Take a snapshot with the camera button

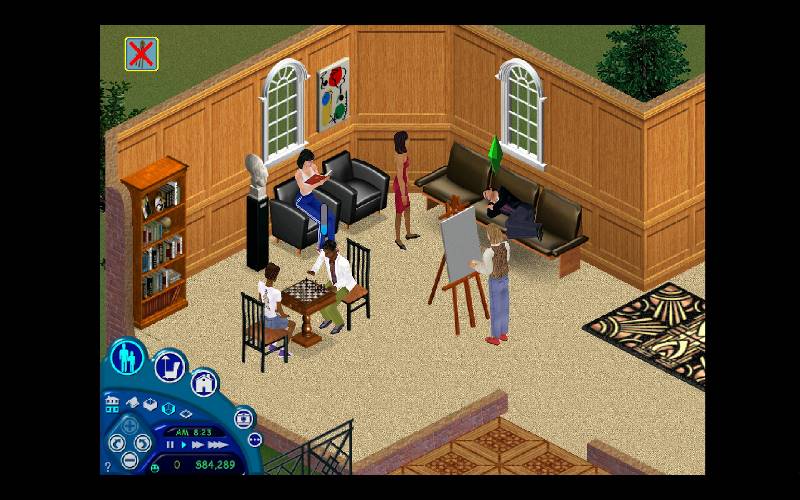[x=244, y=418]
